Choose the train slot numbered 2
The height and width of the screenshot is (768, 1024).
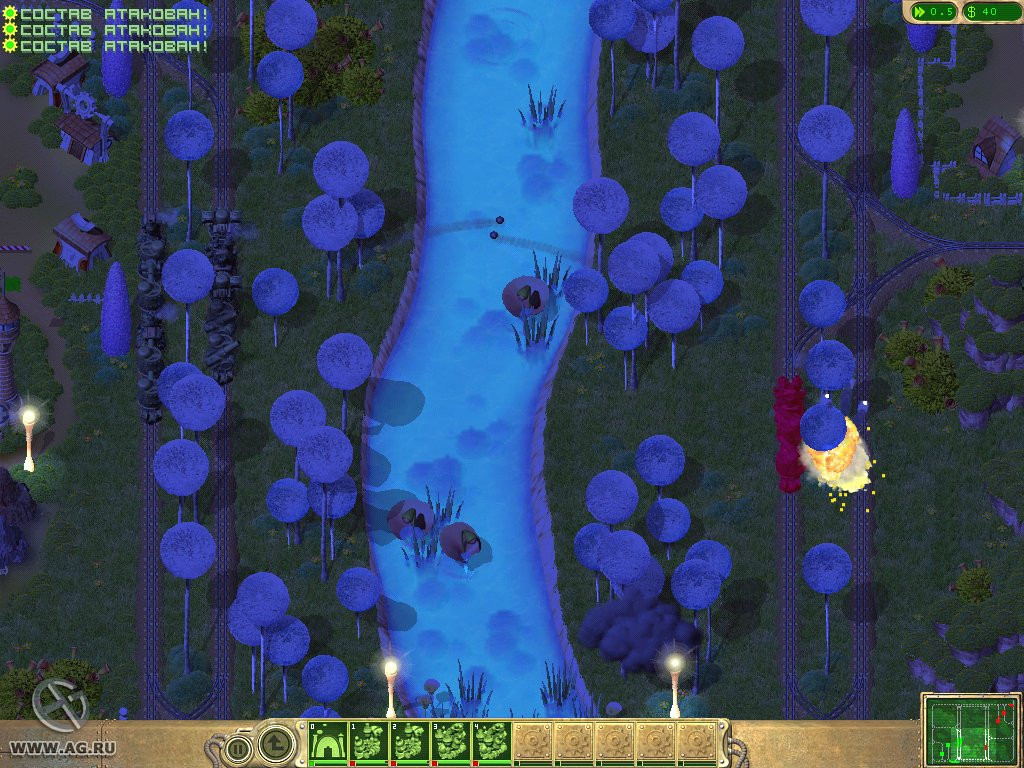(411, 743)
